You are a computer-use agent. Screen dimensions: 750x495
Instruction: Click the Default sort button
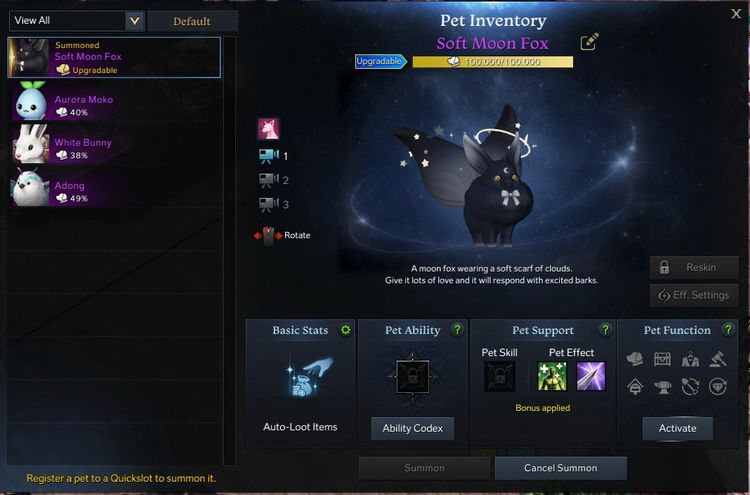(192, 21)
